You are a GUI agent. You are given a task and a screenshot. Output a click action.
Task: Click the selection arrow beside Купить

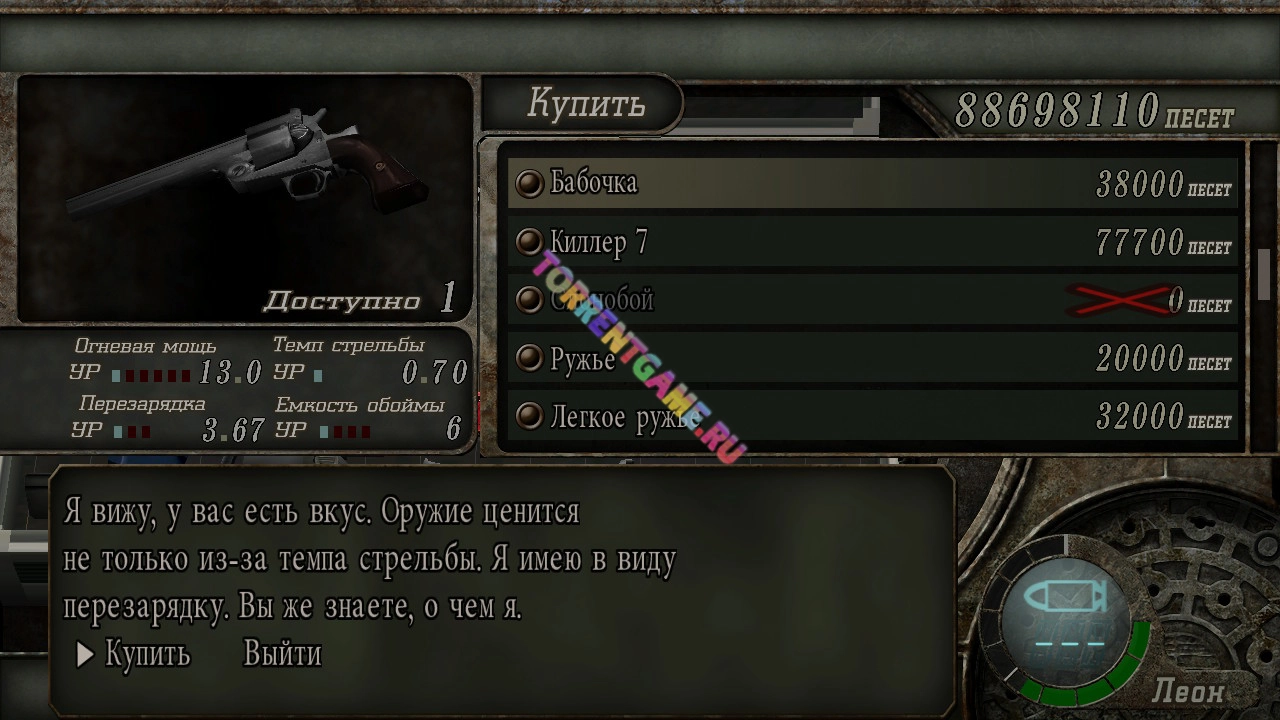85,655
